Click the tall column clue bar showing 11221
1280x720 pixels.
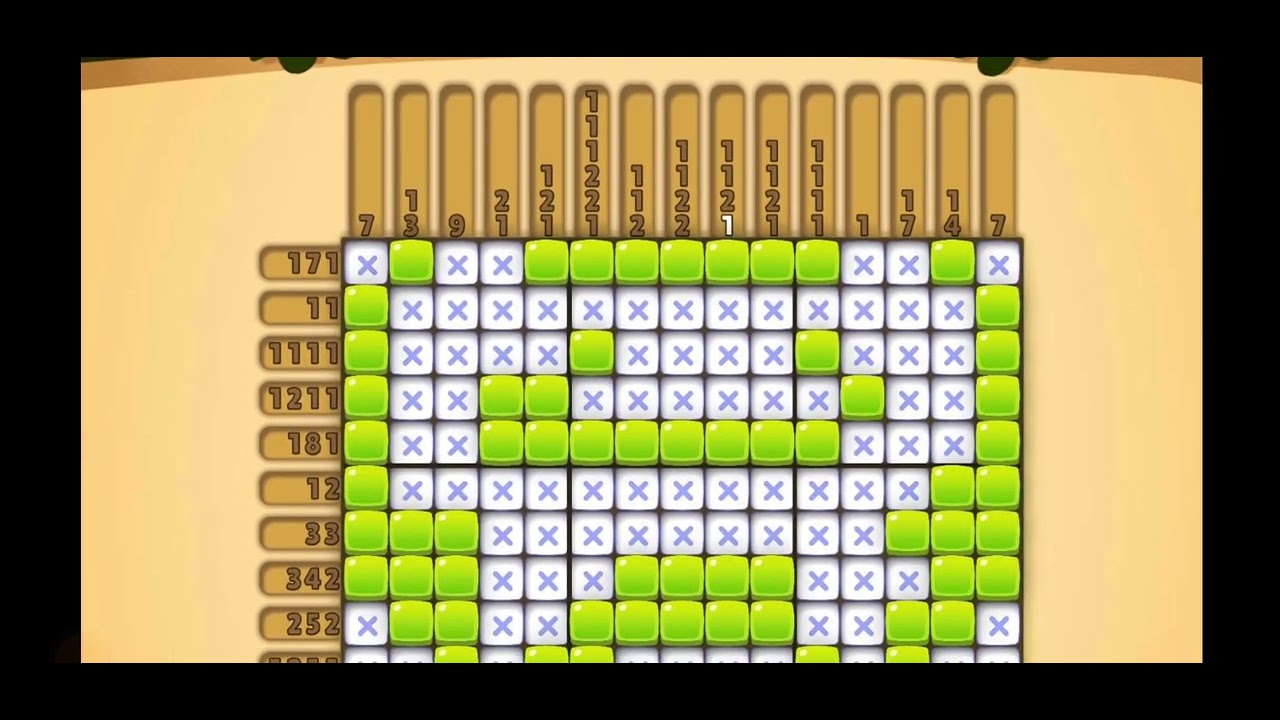pos(593,160)
